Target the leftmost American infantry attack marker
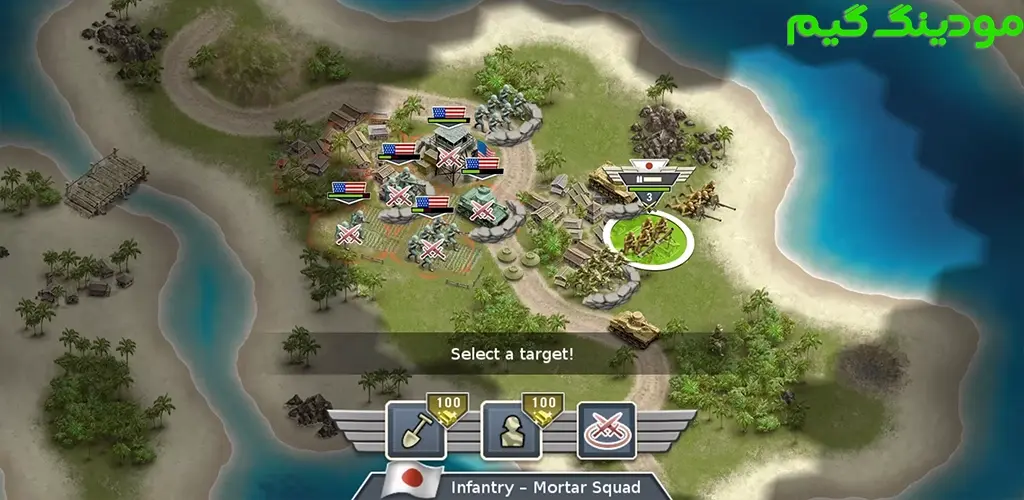 coord(349,235)
